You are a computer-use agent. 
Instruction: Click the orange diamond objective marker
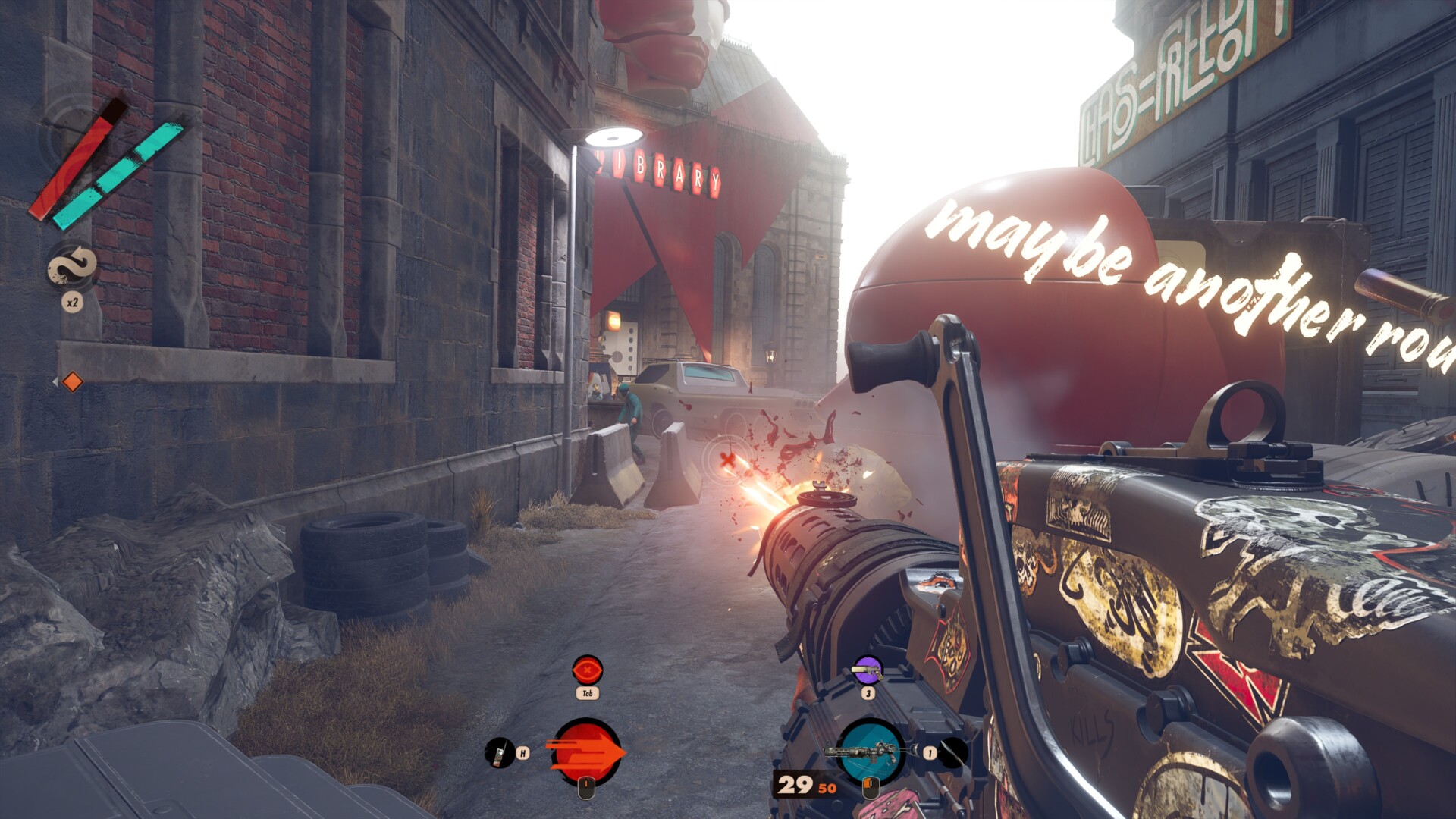click(72, 381)
